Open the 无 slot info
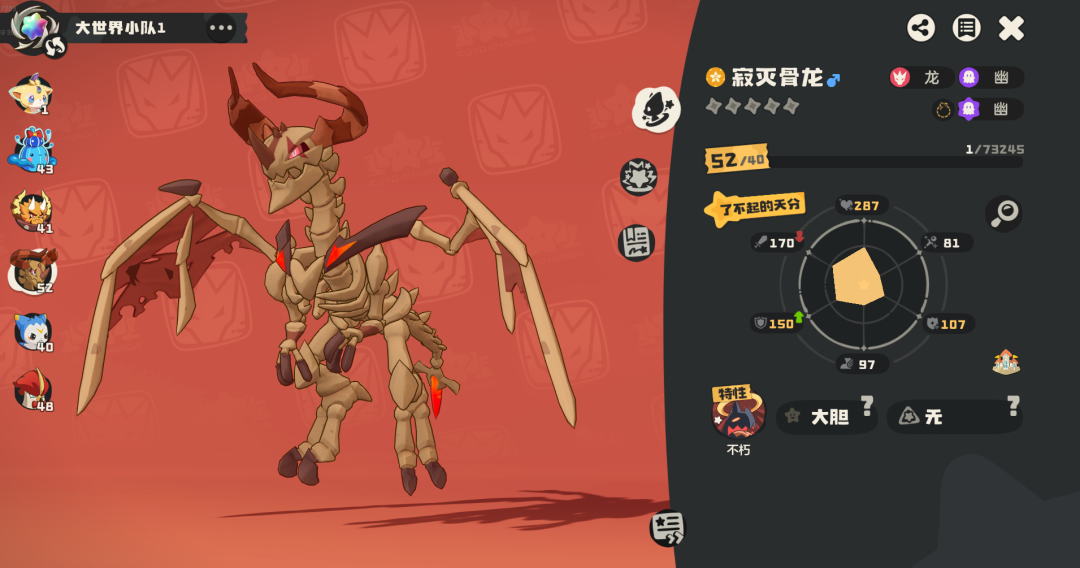1080x568 pixels. (954, 417)
